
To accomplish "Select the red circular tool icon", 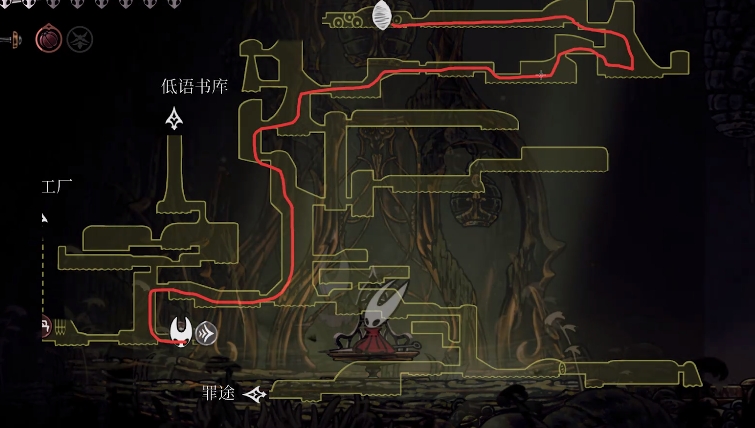I will pos(48,39).
